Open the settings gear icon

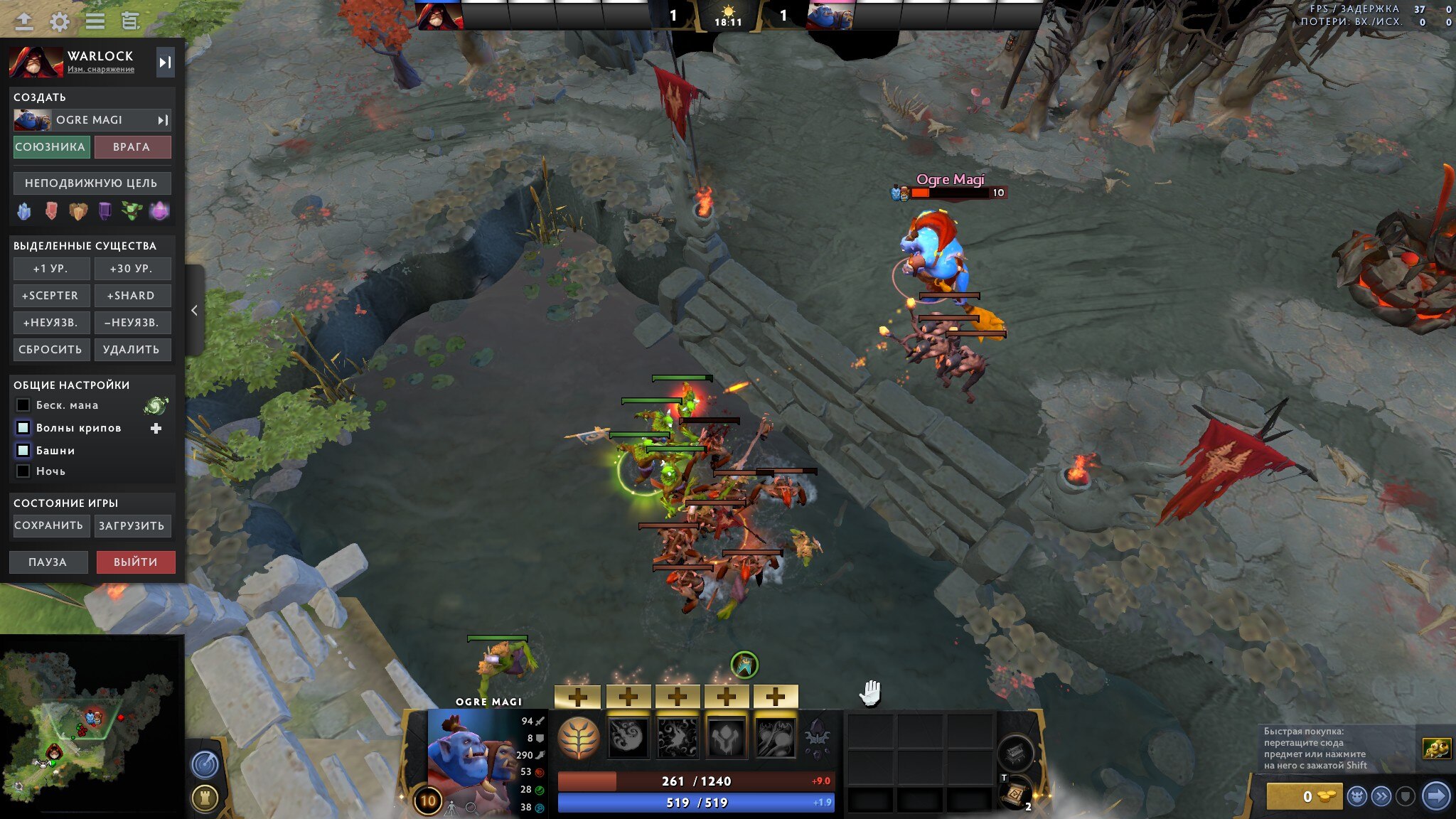click(x=60, y=21)
